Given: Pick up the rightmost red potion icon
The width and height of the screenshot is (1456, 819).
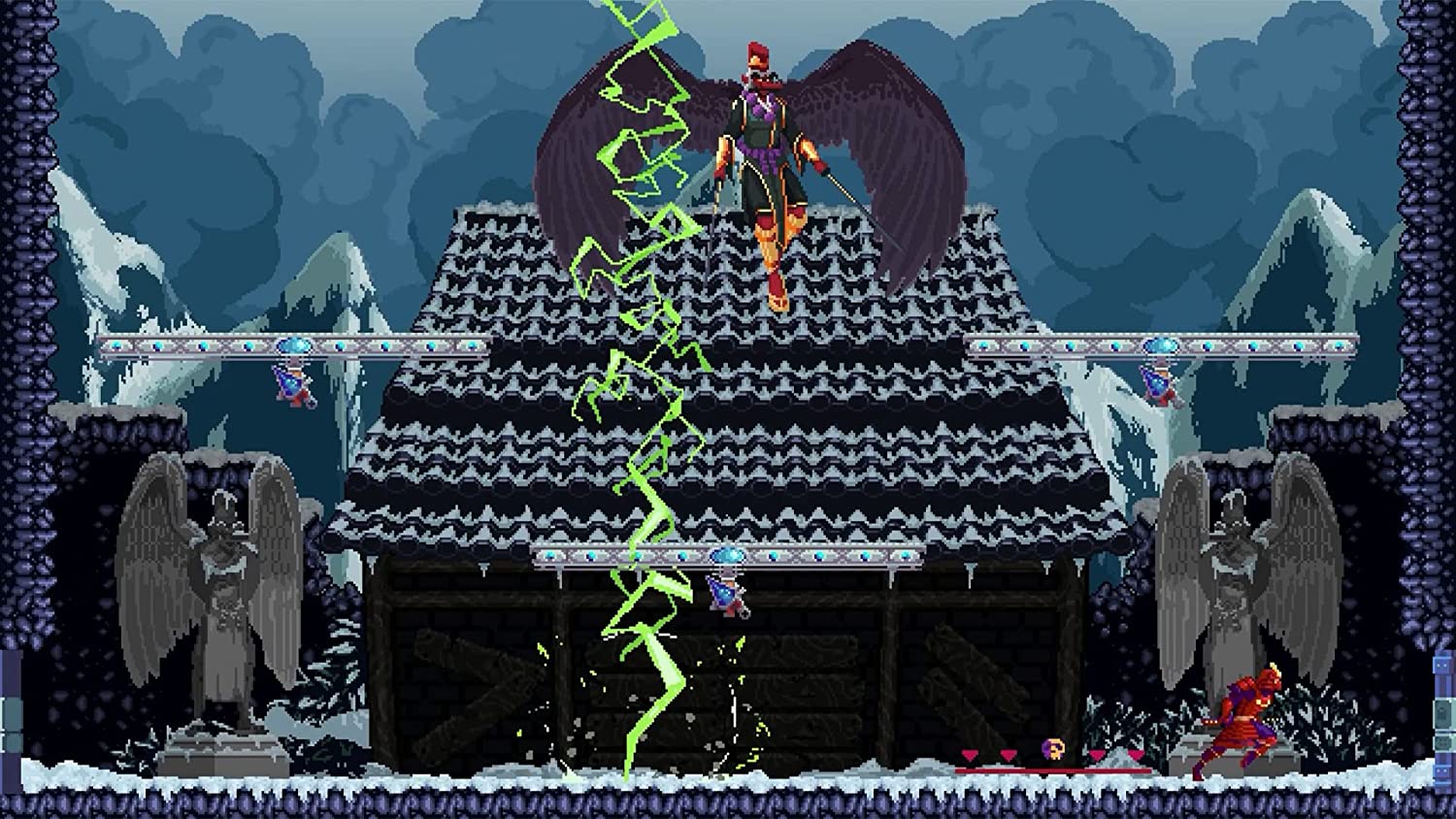Looking at the screenshot, I should coord(1136,755).
